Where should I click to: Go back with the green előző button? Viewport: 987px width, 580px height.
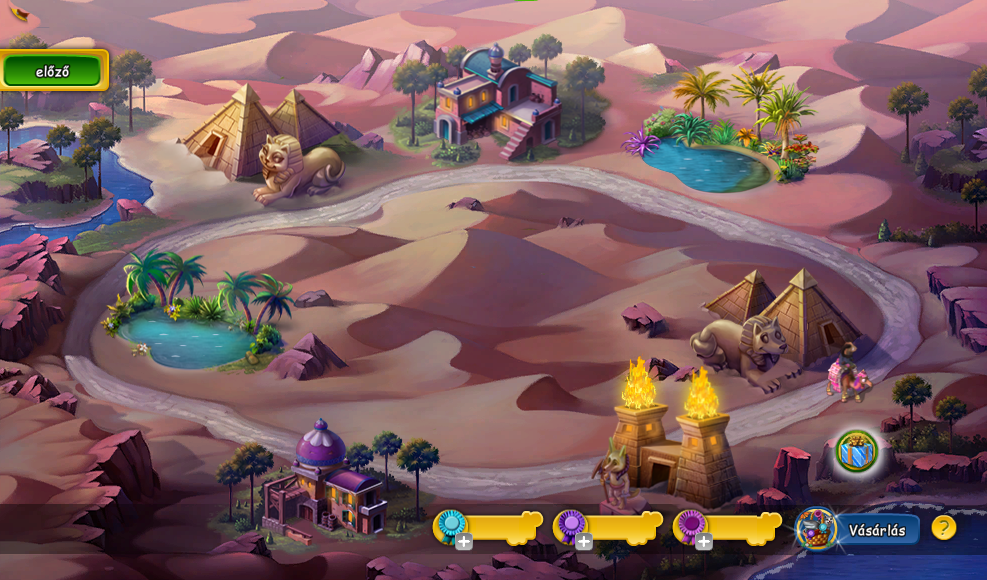tap(53, 71)
